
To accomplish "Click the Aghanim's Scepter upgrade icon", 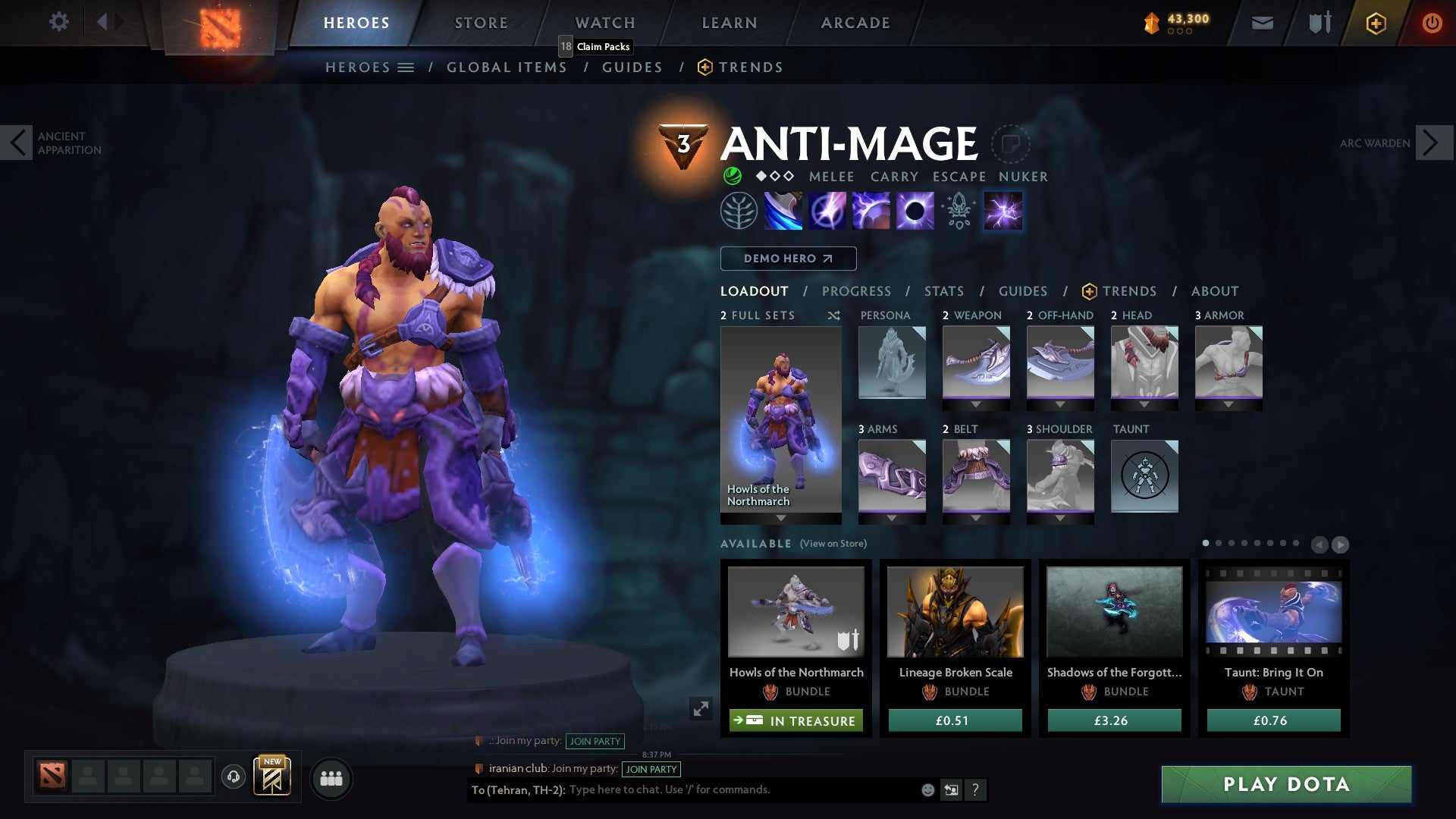I will (x=957, y=210).
